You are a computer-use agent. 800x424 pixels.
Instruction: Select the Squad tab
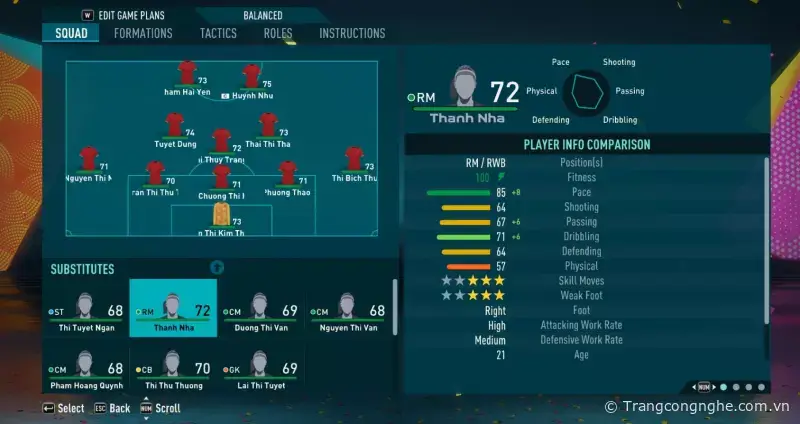point(71,33)
